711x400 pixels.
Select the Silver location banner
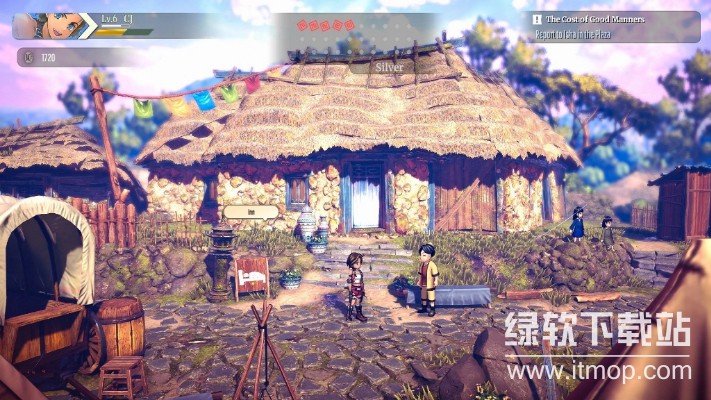tap(387, 66)
